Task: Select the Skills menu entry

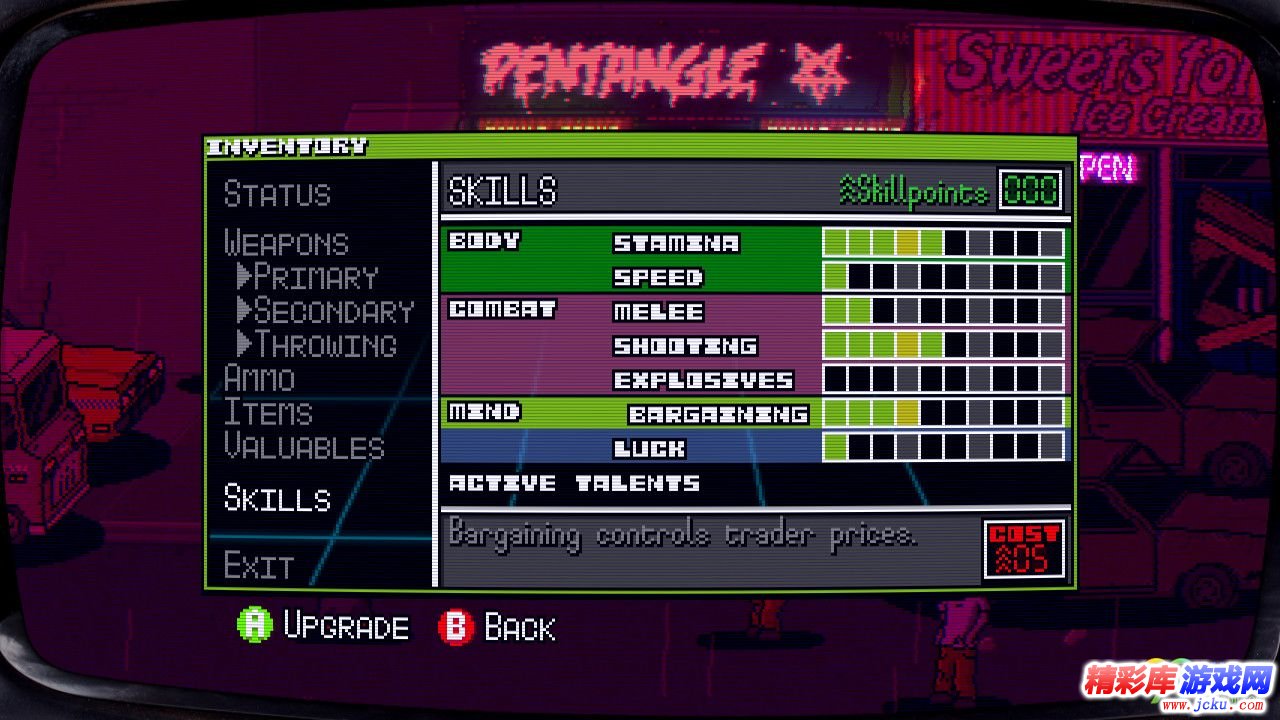Action: tap(277, 498)
